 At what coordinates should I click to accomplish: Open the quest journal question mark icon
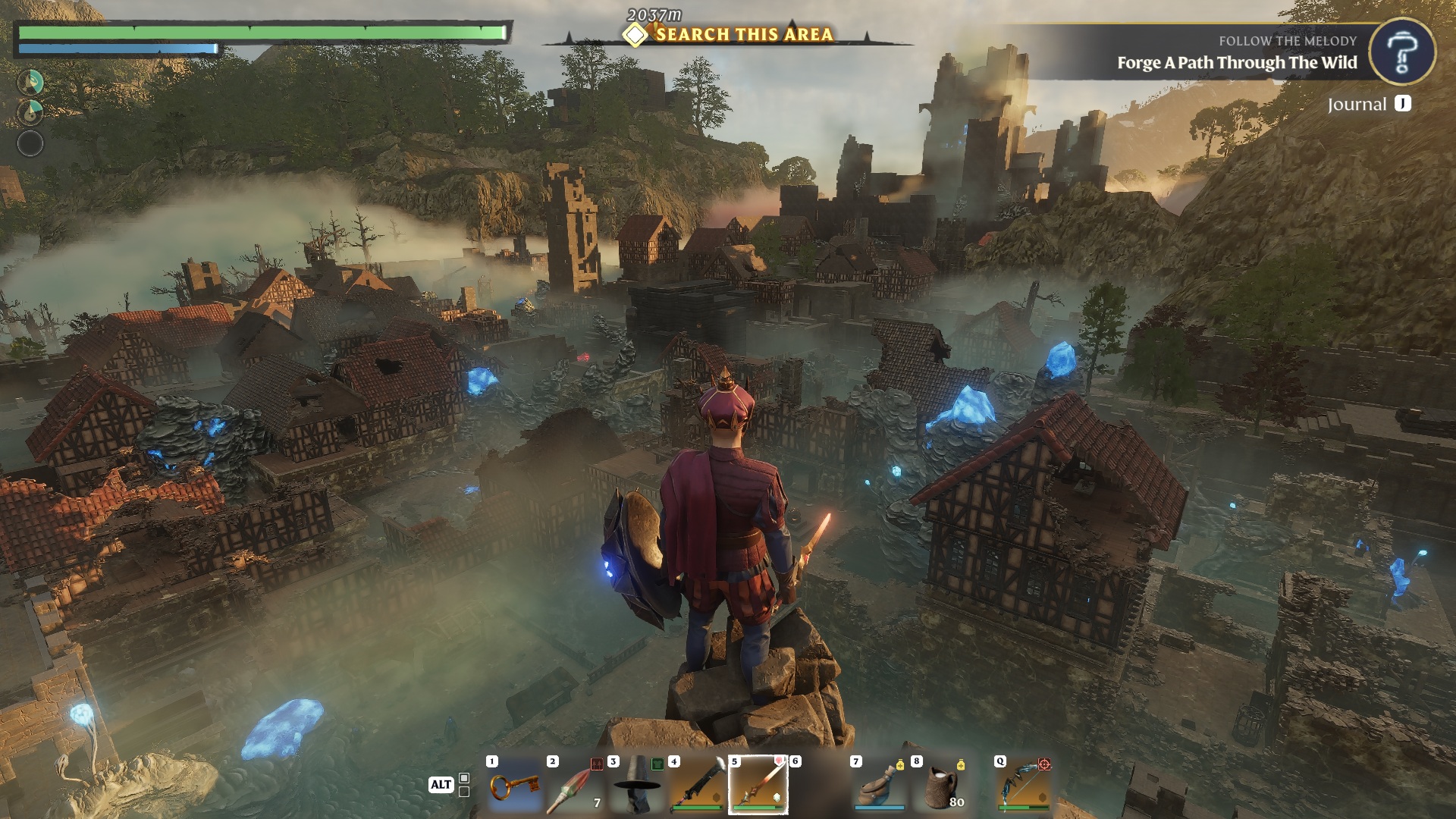pyautogui.click(x=1402, y=52)
